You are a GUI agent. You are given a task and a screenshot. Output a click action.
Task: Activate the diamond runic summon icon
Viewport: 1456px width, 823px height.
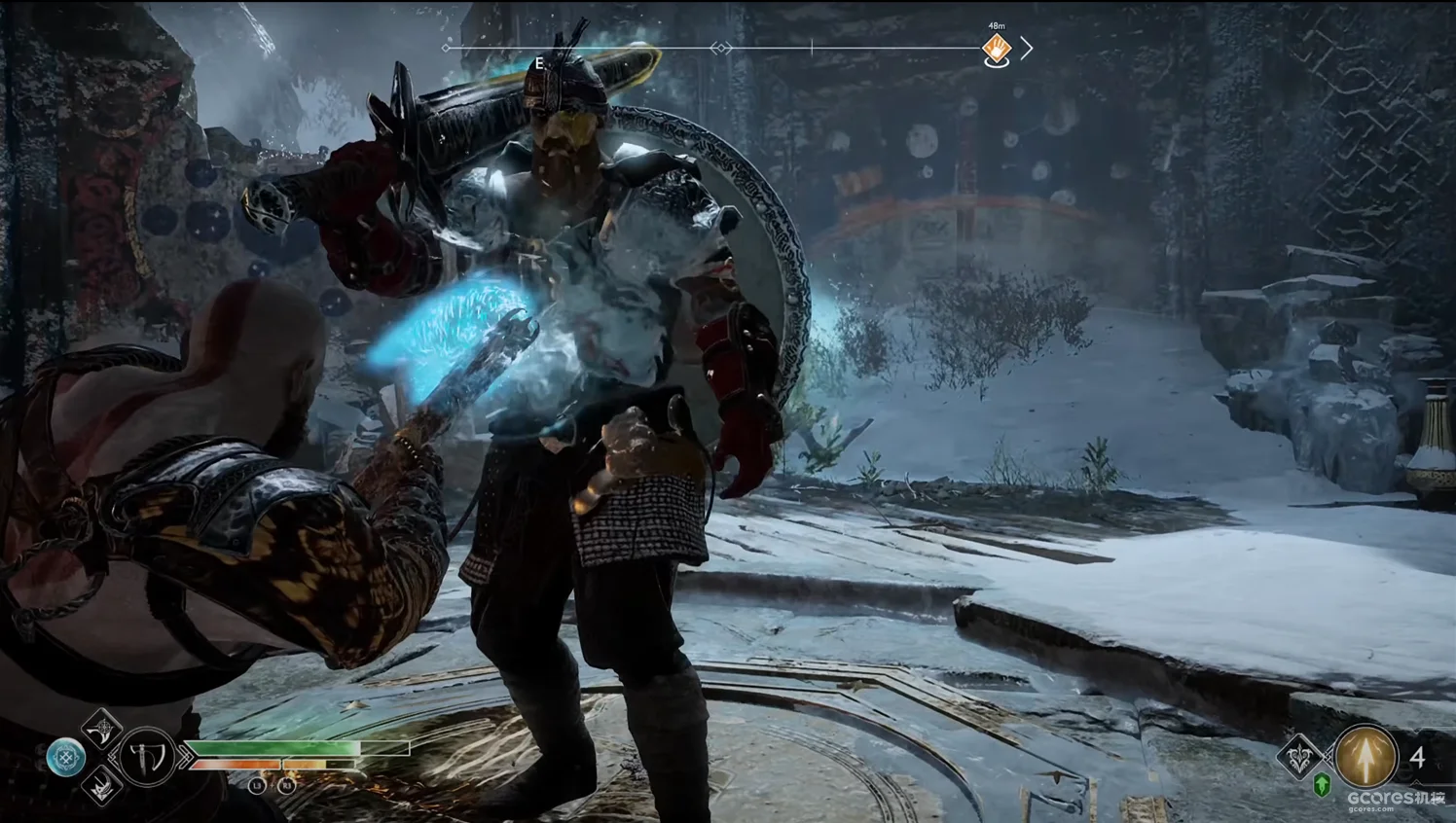pyautogui.click(x=1298, y=757)
